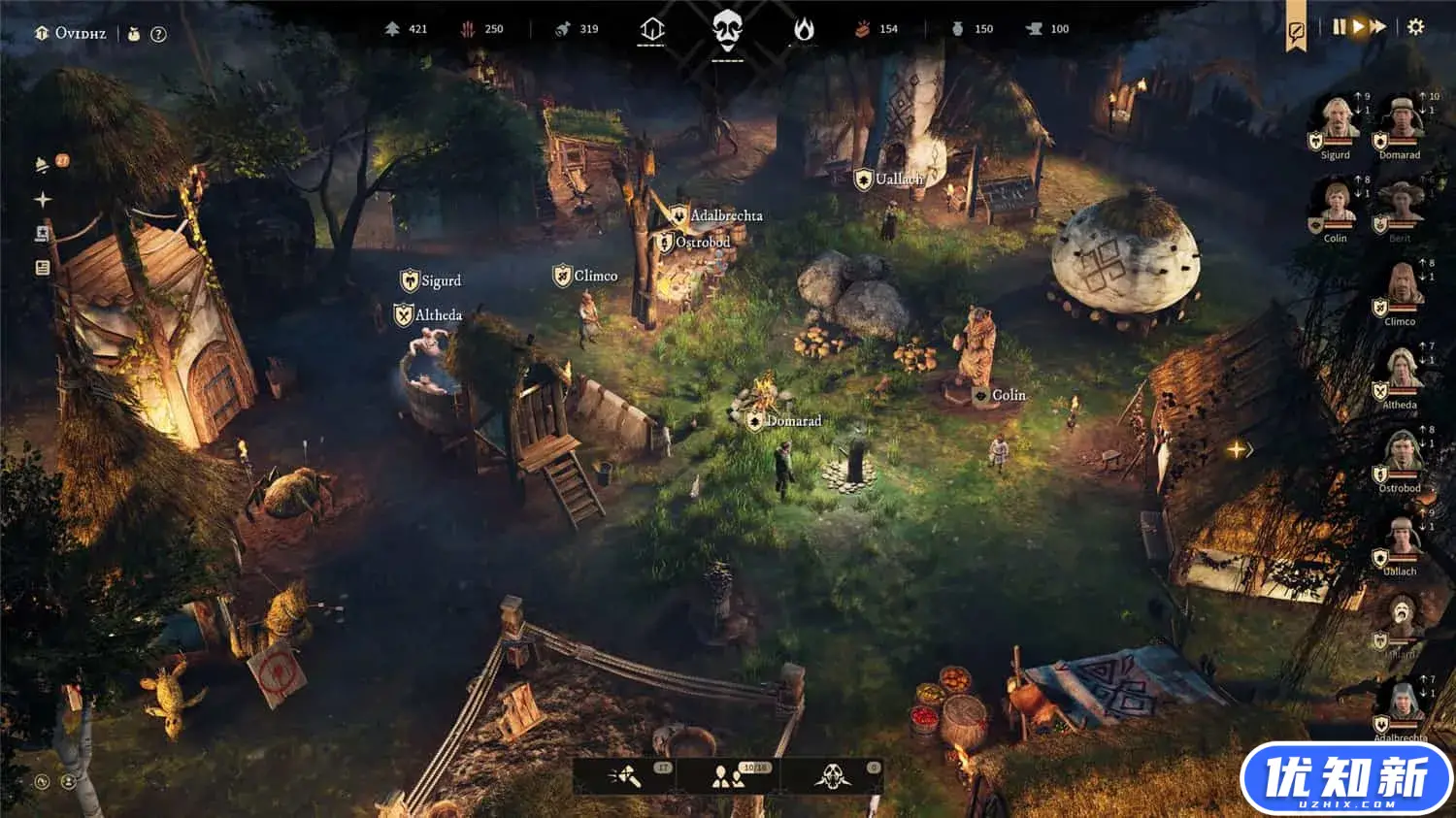Pause the game
This screenshot has width=1456, height=818.
[x=1340, y=27]
